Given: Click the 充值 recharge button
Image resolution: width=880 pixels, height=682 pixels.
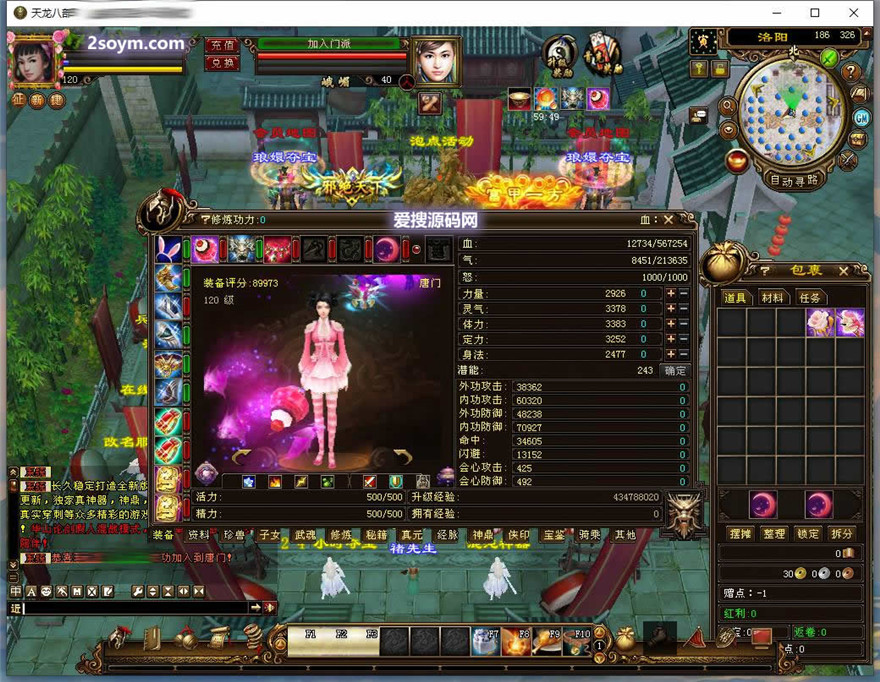Looking at the screenshot, I should (221, 45).
